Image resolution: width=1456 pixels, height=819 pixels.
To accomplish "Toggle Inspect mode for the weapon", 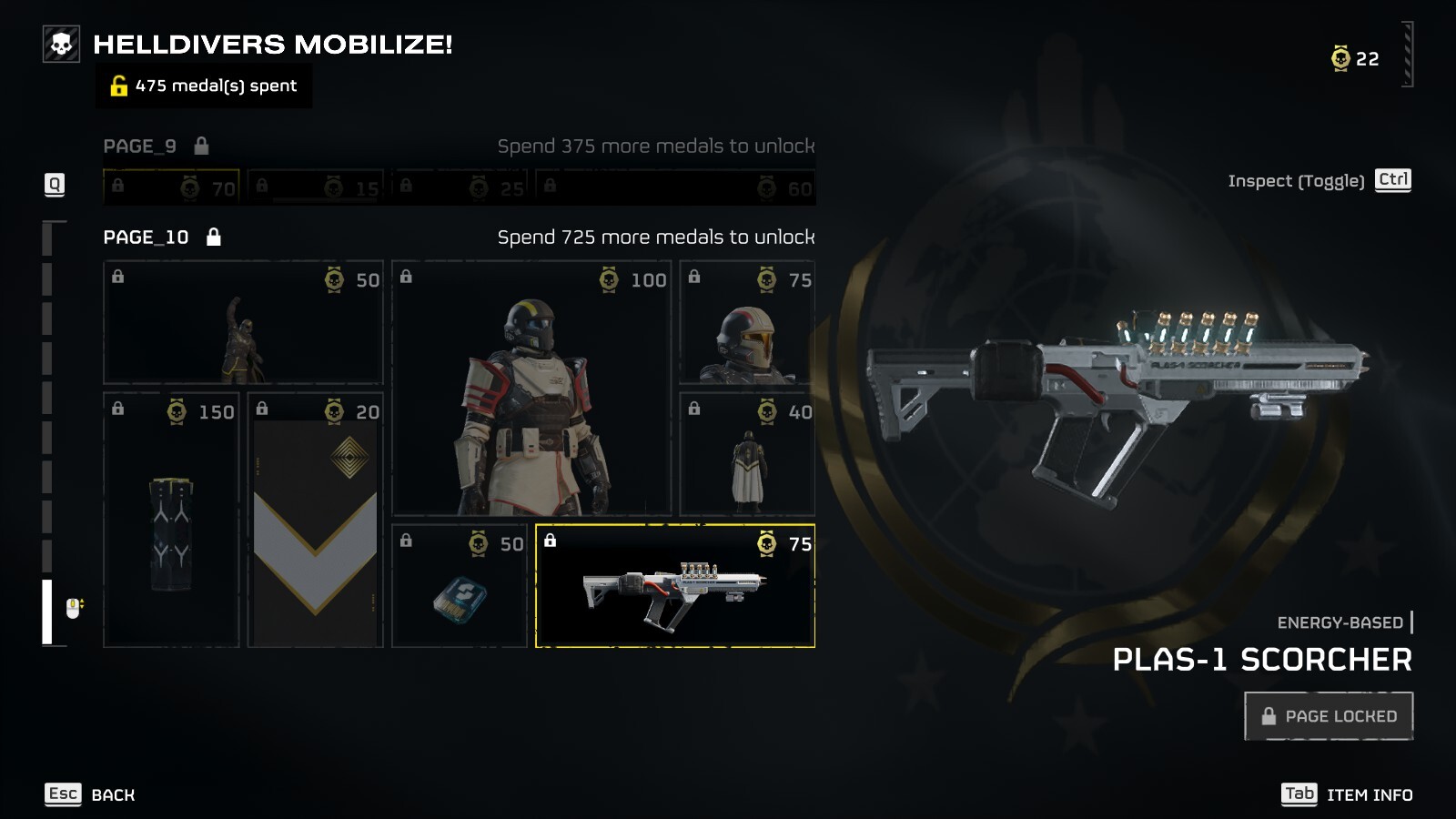I will tap(1319, 180).
